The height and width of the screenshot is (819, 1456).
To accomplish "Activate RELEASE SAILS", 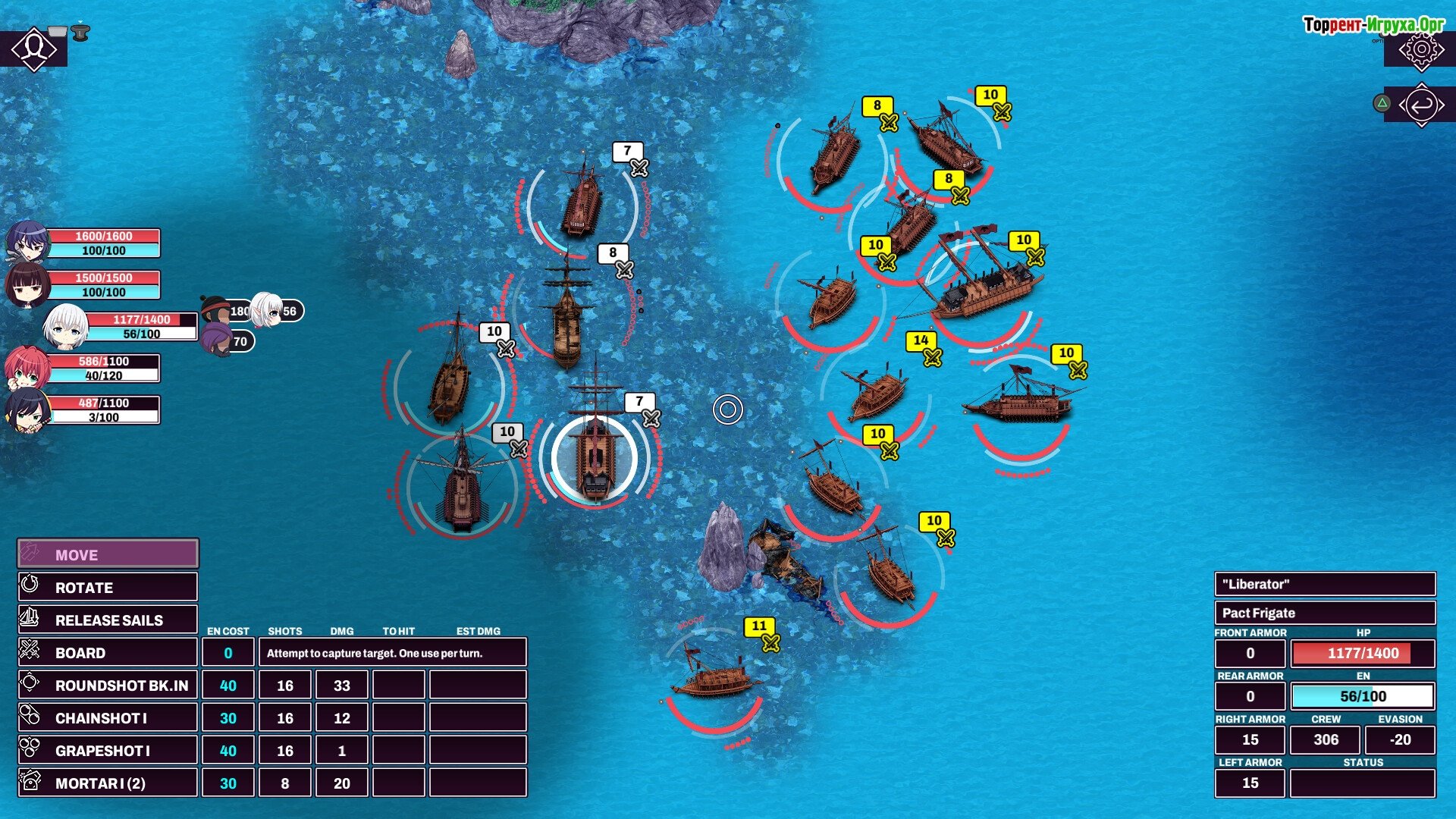I will pos(108,620).
